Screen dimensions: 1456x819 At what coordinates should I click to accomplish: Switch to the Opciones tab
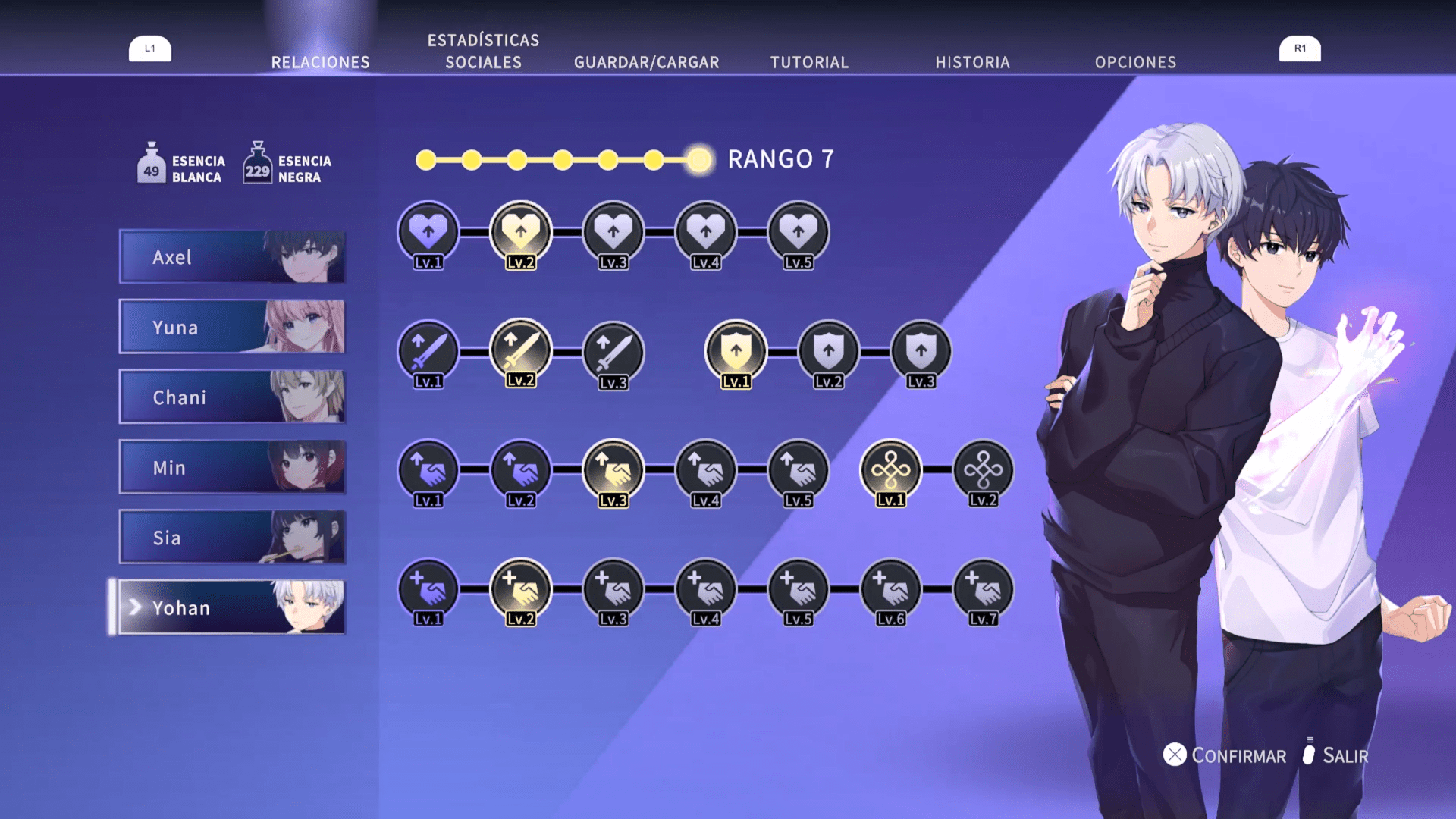[x=1135, y=62]
